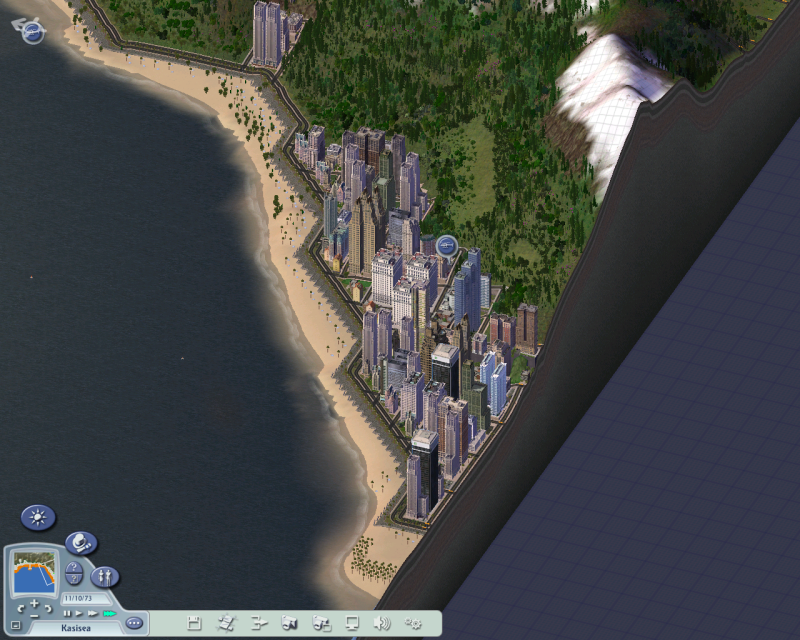Minimize the control panel with the small square button
800x640 pixels.
(x=14, y=625)
